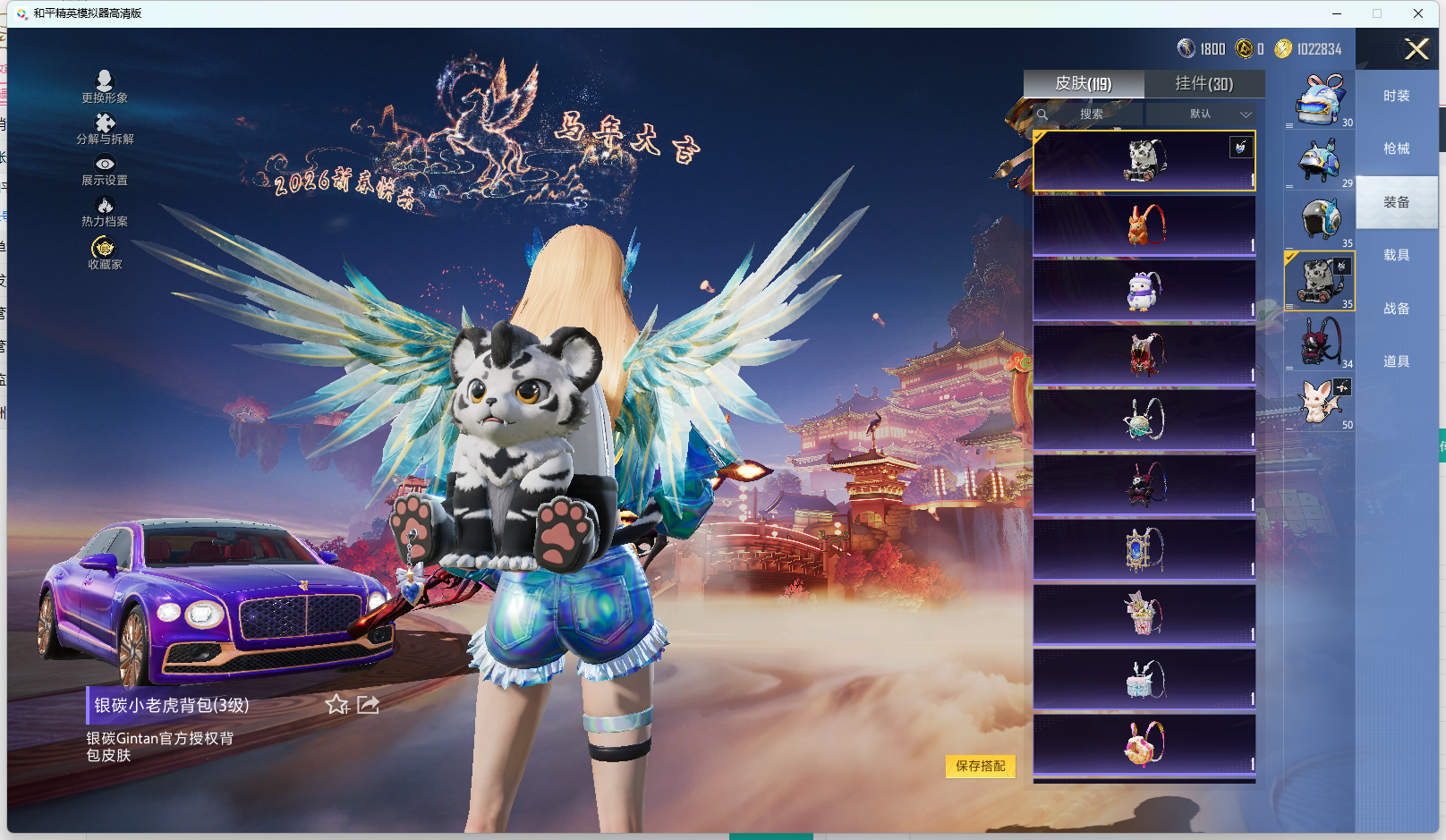Open 展示设置 display settings
Image resolution: width=1446 pixels, height=840 pixels.
tap(105, 170)
